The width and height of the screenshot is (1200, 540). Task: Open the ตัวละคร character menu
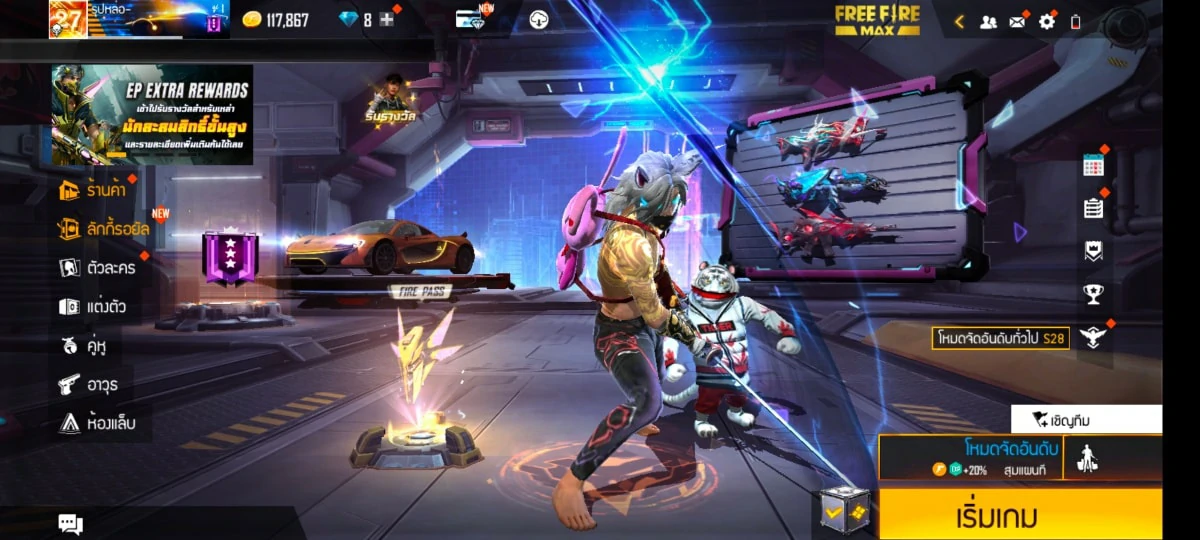98,267
